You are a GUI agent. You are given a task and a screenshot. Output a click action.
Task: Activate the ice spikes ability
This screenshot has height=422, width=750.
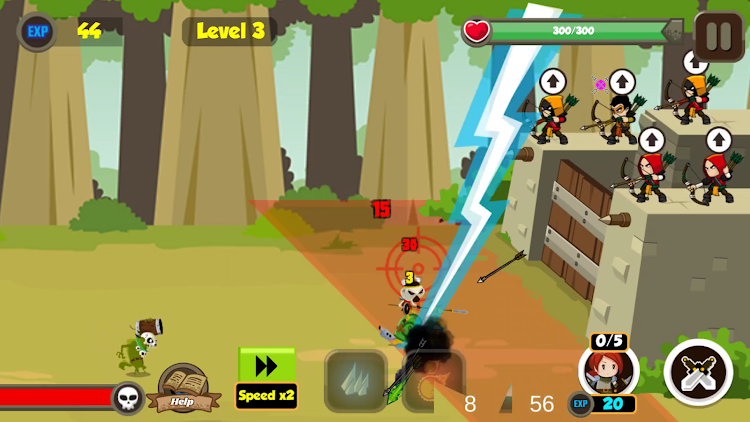(355, 380)
